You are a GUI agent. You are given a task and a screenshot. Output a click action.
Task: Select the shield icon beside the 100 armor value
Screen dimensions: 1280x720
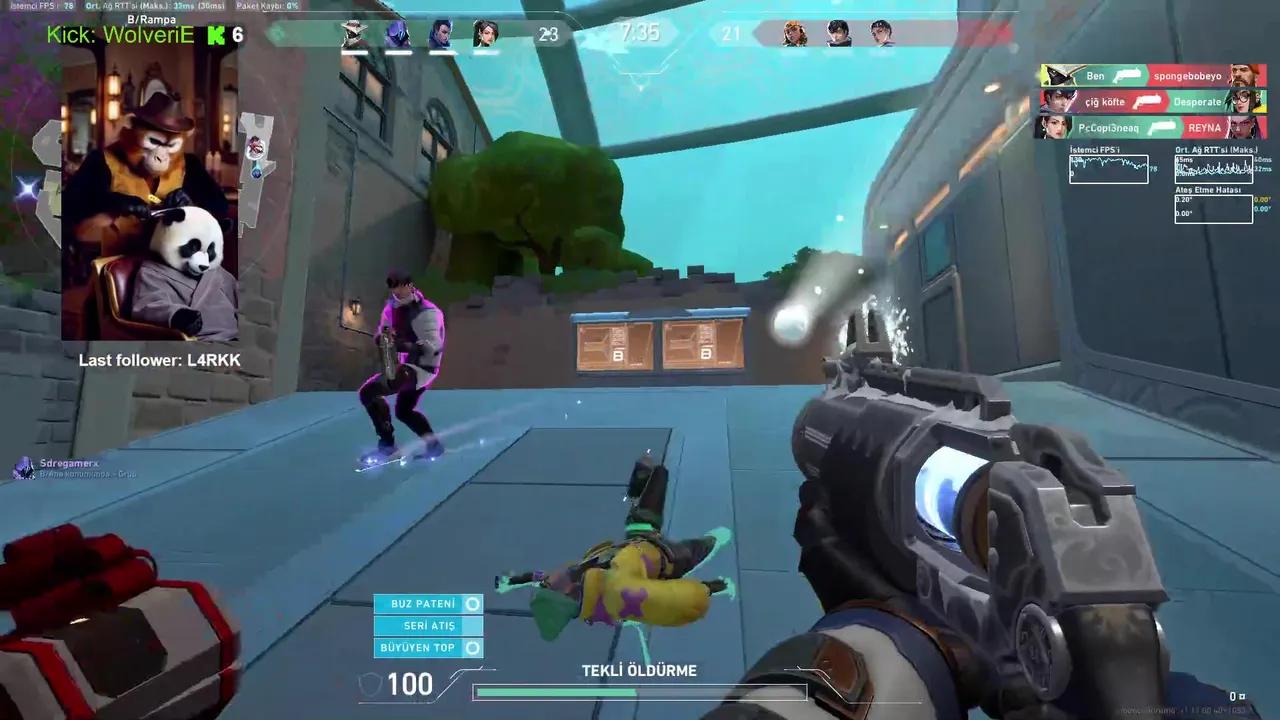click(370, 684)
